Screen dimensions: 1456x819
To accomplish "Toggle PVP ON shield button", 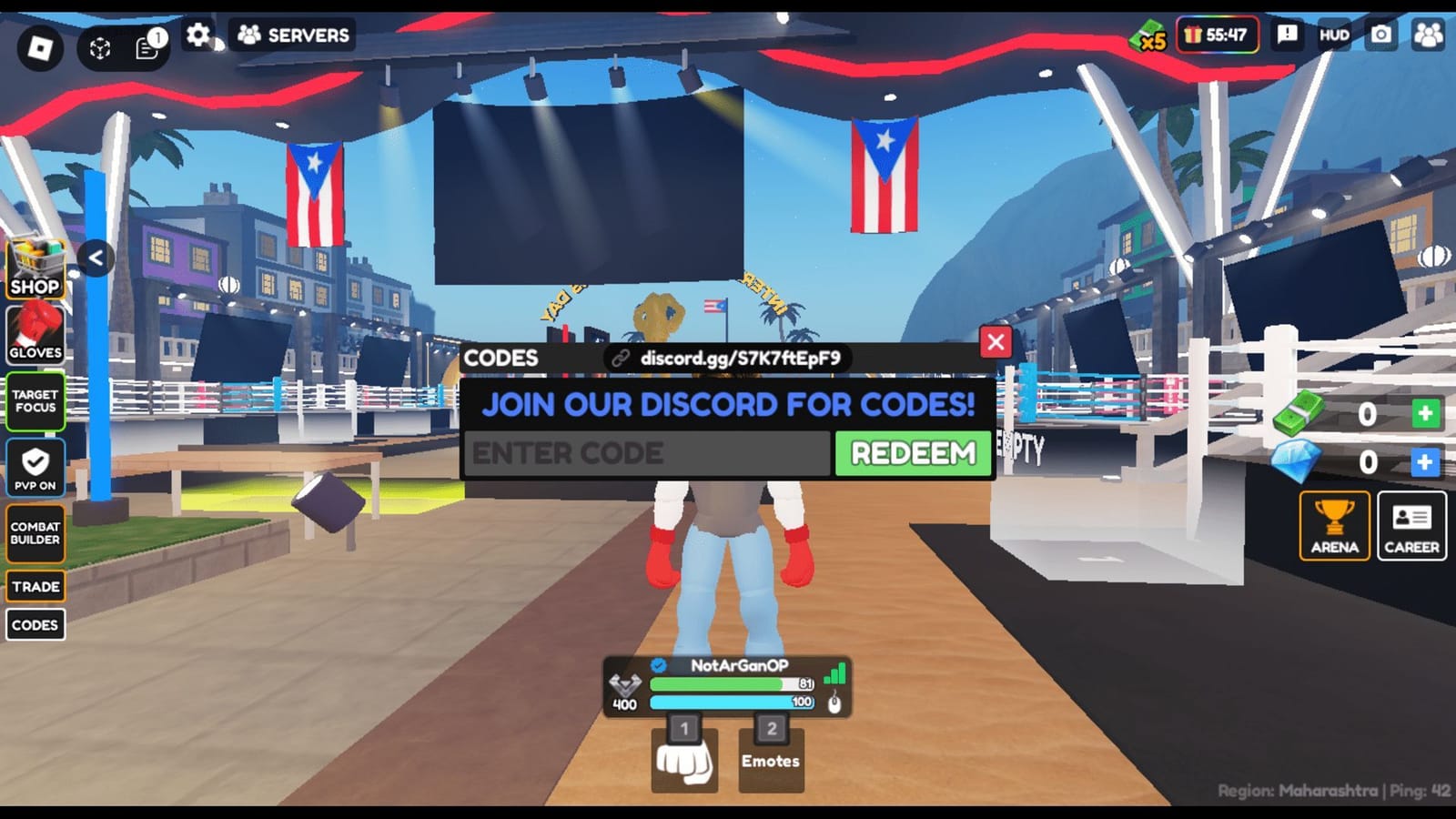I will pos(35,466).
